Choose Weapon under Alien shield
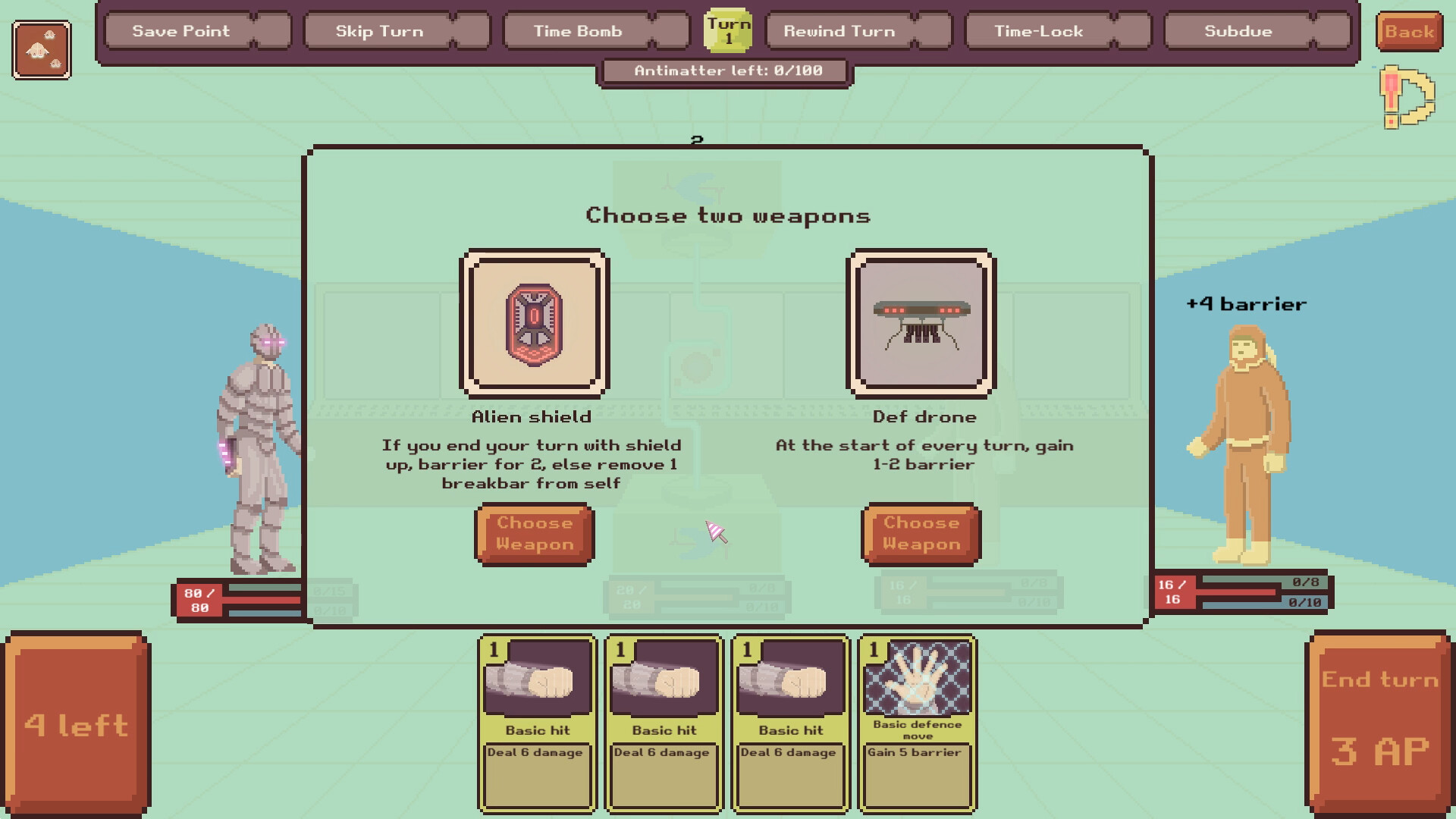 533,533
